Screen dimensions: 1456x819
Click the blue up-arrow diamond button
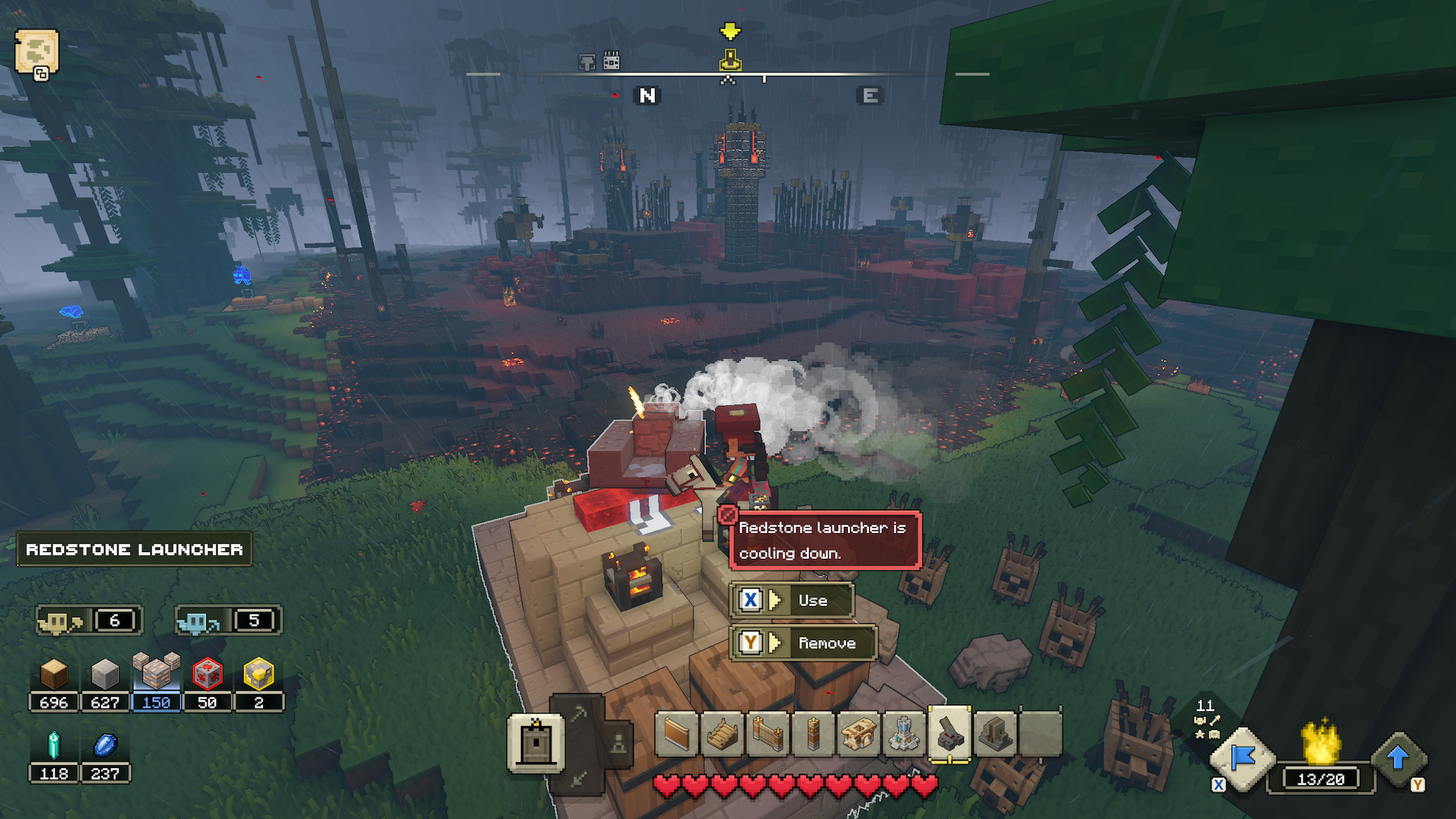(x=1398, y=758)
